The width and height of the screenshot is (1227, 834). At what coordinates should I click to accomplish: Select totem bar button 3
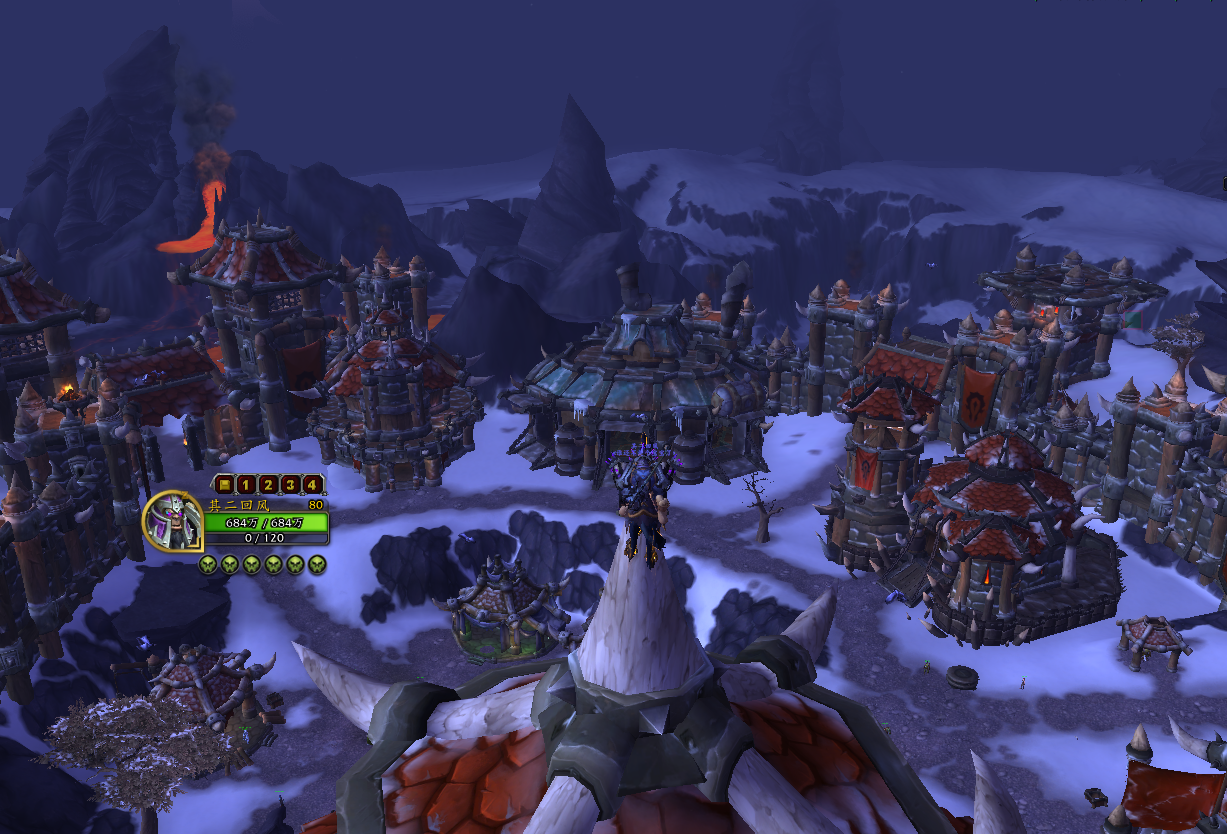(290, 485)
